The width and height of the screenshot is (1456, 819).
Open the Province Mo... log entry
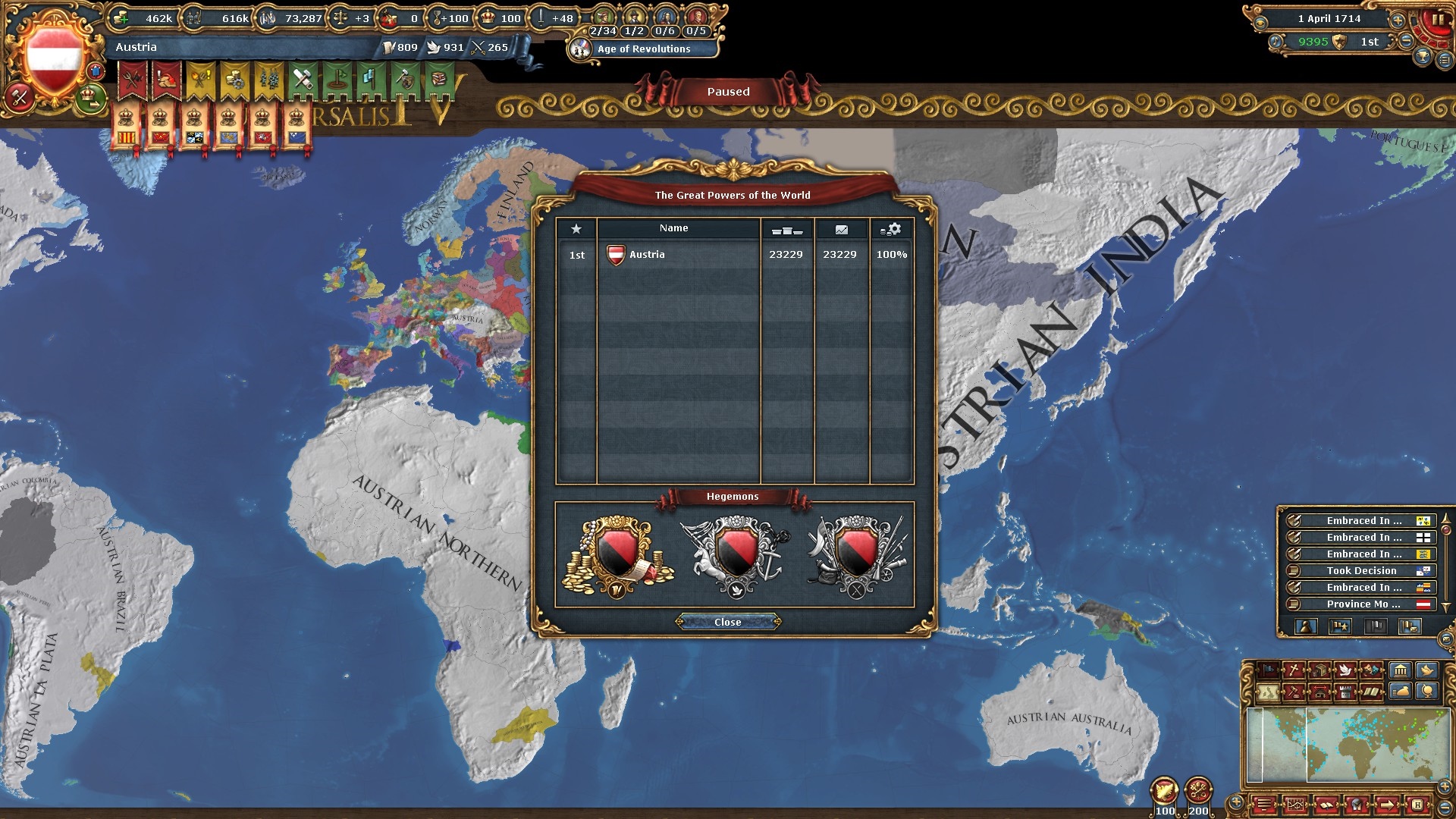(x=1361, y=604)
